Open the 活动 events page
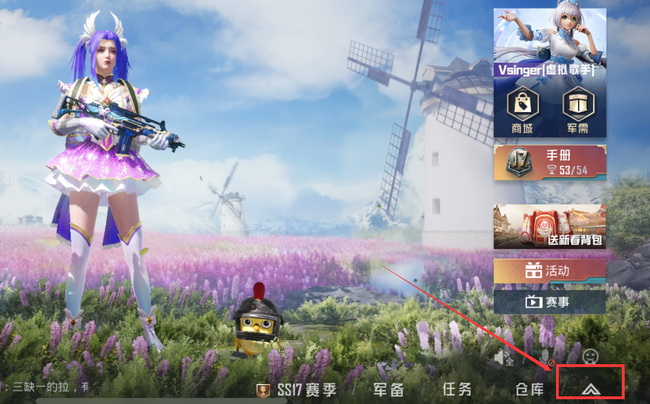This screenshot has width=650, height=404. click(549, 271)
